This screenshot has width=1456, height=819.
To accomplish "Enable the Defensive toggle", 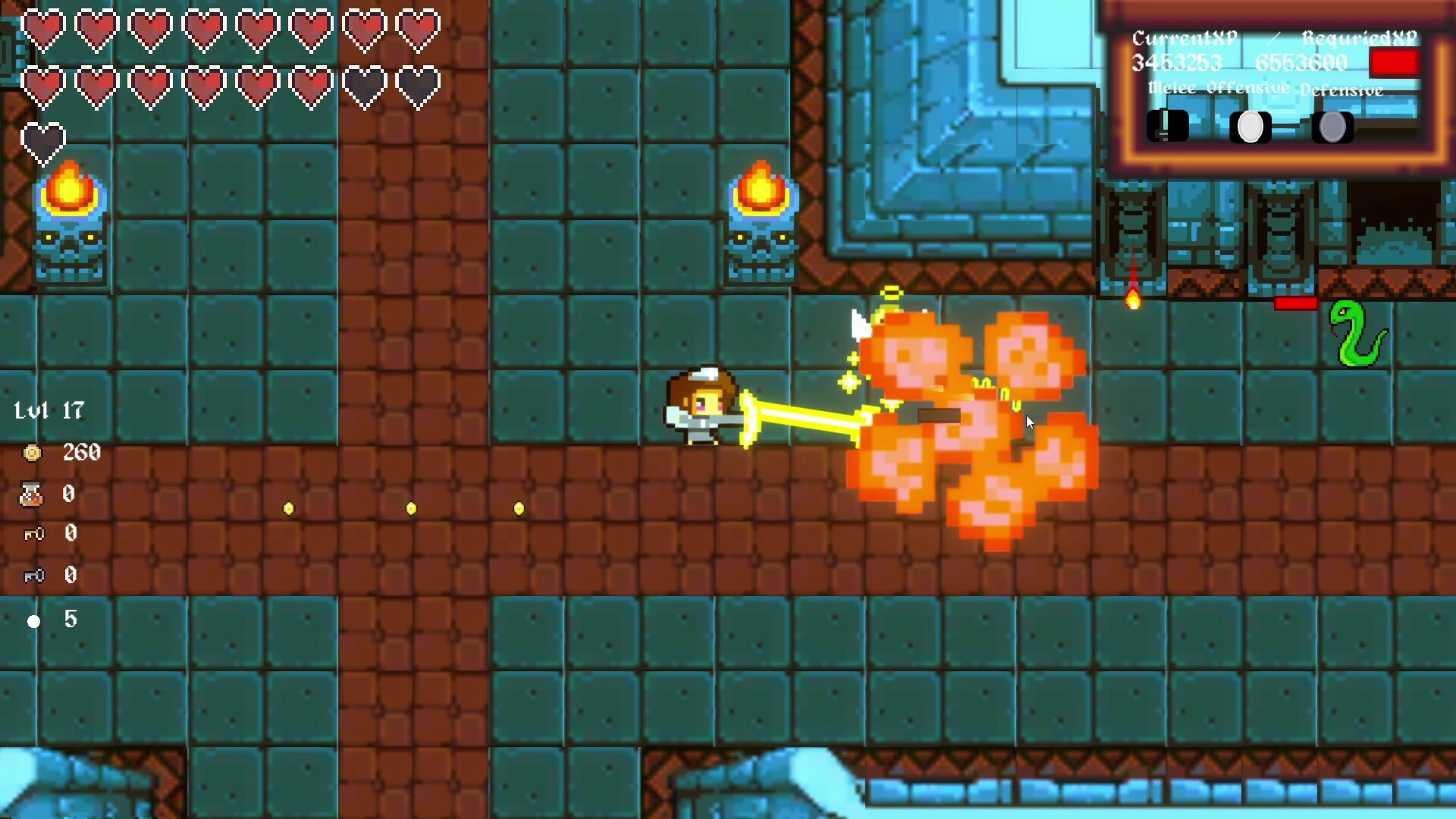I will click(1333, 127).
